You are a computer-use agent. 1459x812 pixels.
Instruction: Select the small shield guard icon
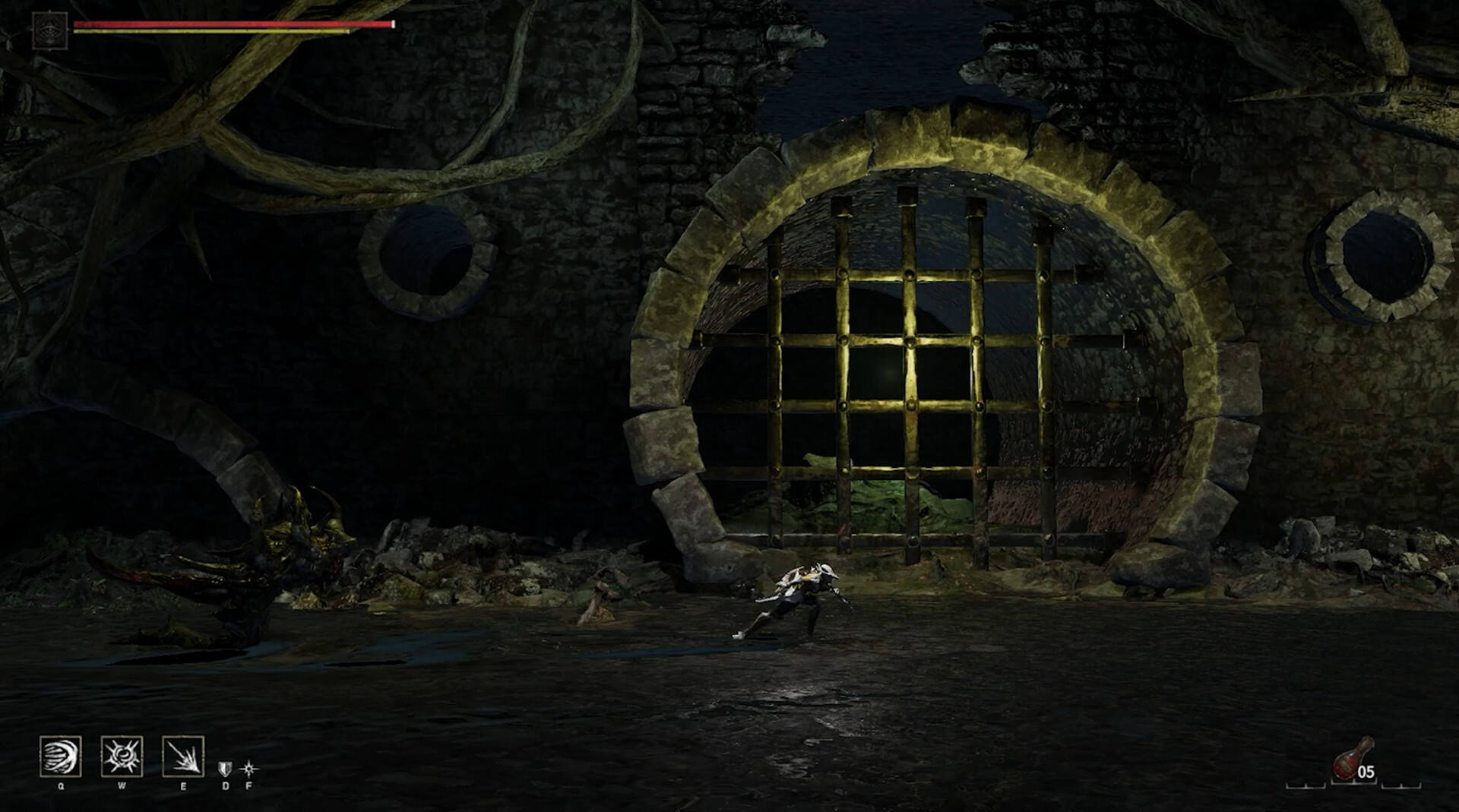(225, 769)
